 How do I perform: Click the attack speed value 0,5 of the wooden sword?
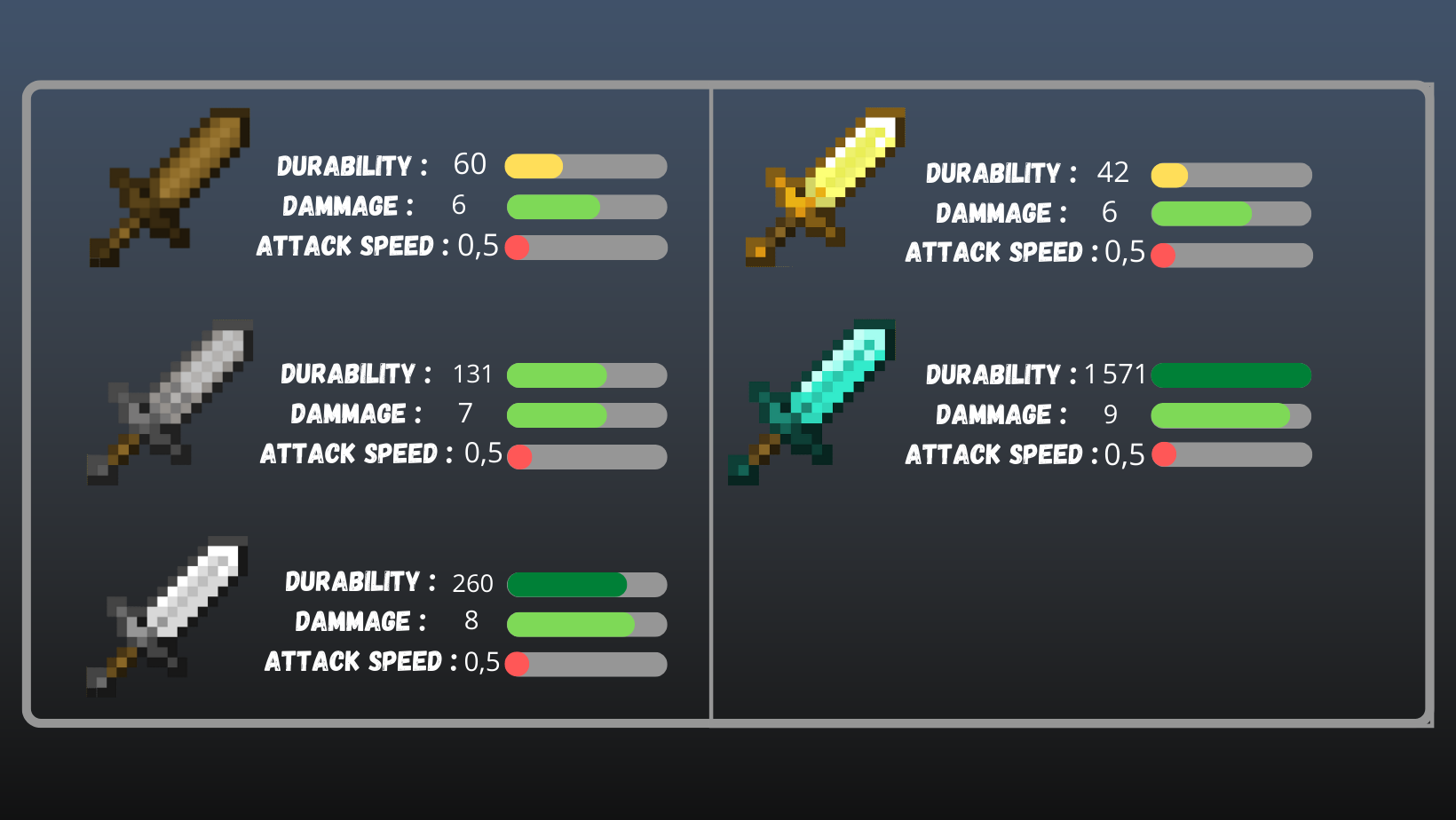(479, 246)
